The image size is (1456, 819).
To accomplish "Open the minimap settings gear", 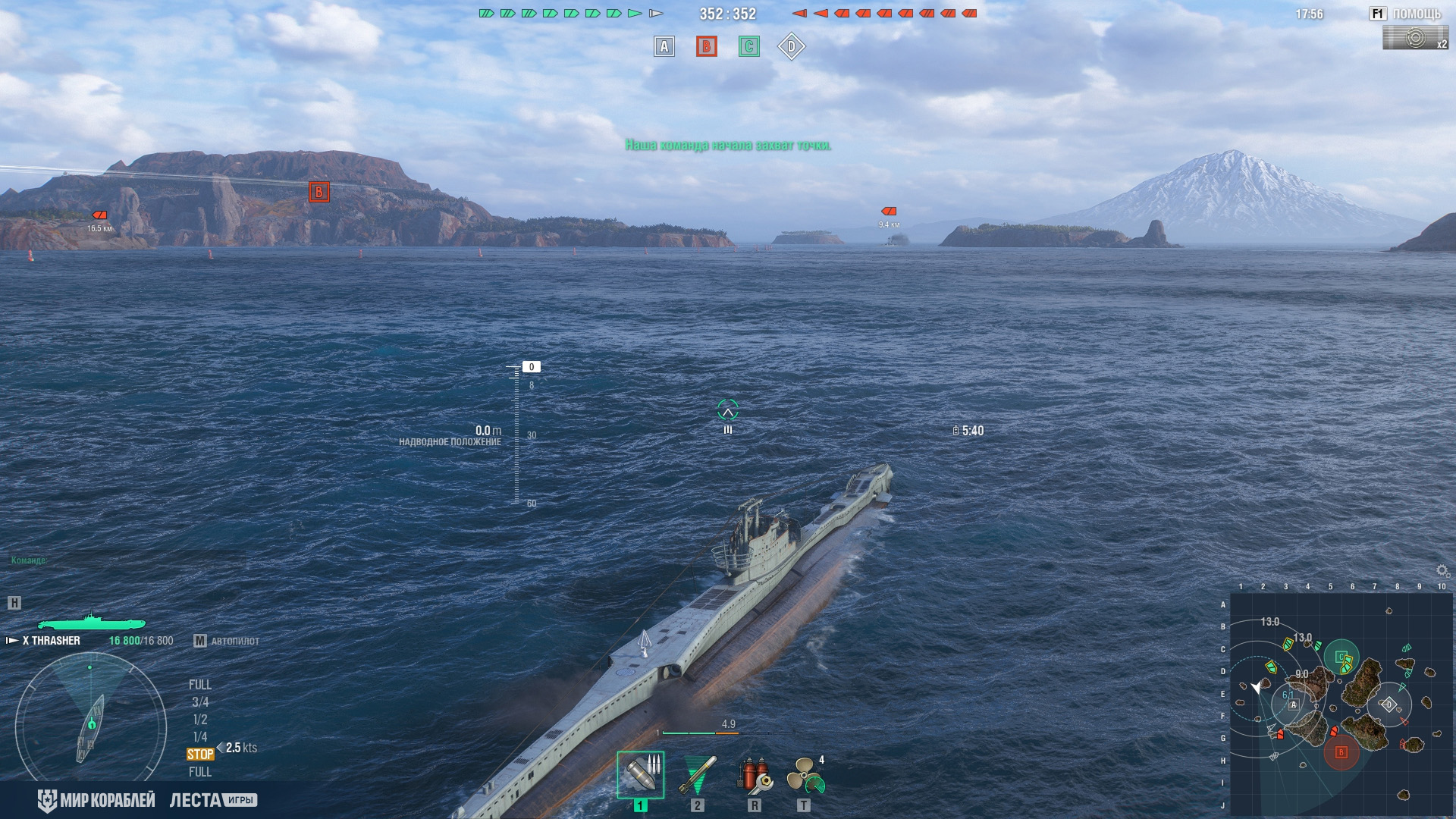I will [x=1442, y=570].
